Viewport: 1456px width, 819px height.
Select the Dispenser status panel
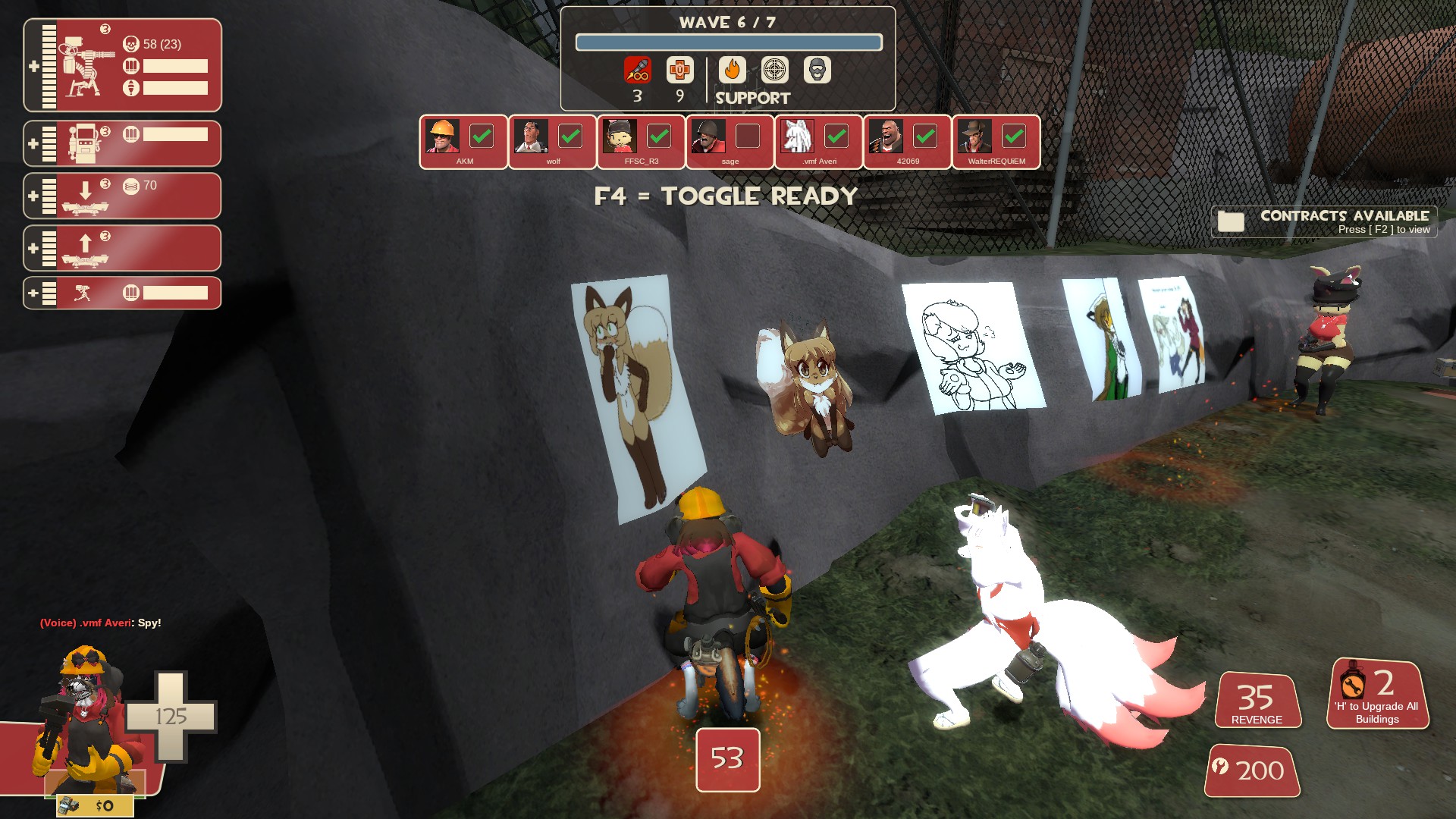point(122,143)
